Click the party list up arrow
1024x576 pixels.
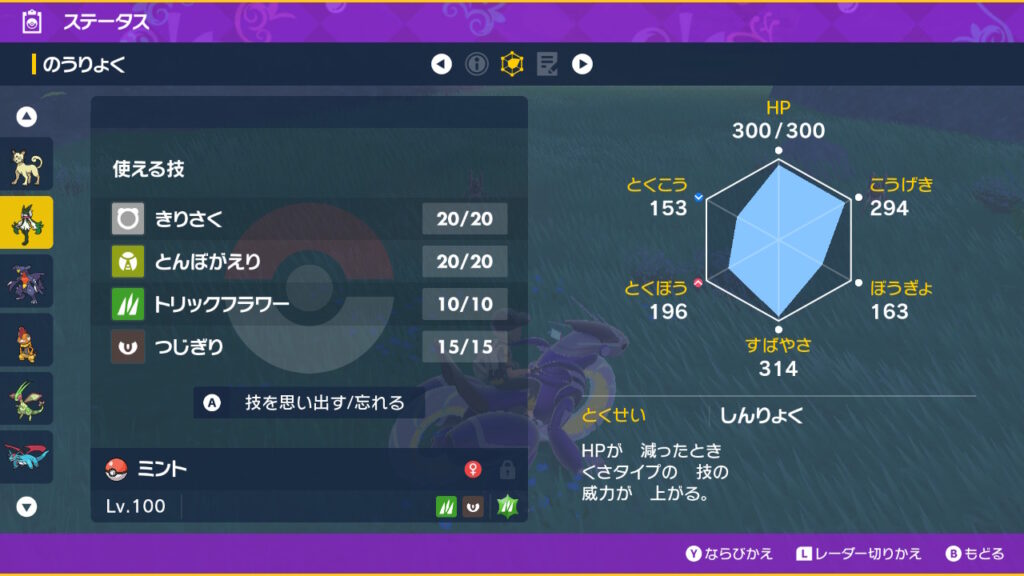[x=27, y=117]
